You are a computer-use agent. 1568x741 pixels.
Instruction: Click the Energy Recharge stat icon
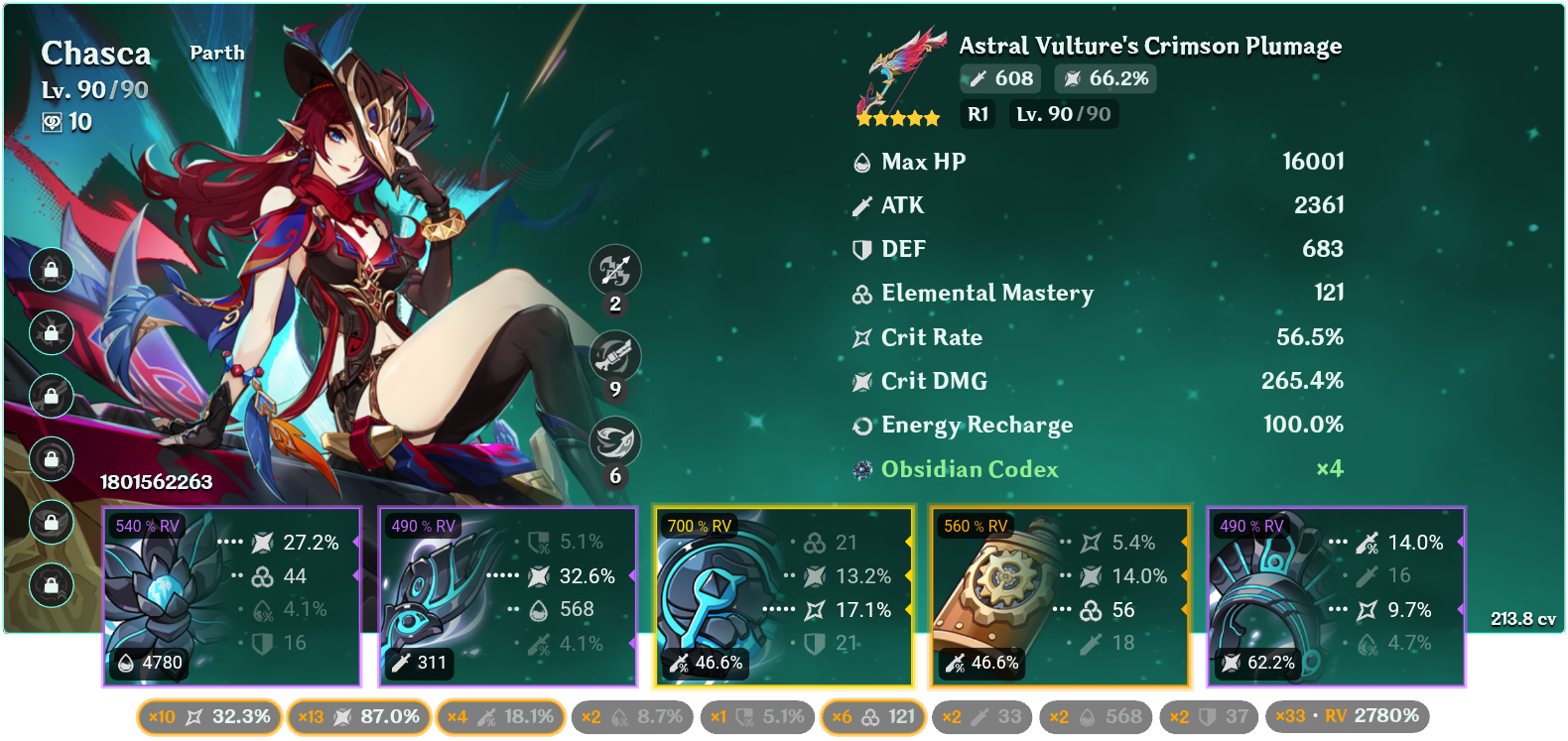861,426
